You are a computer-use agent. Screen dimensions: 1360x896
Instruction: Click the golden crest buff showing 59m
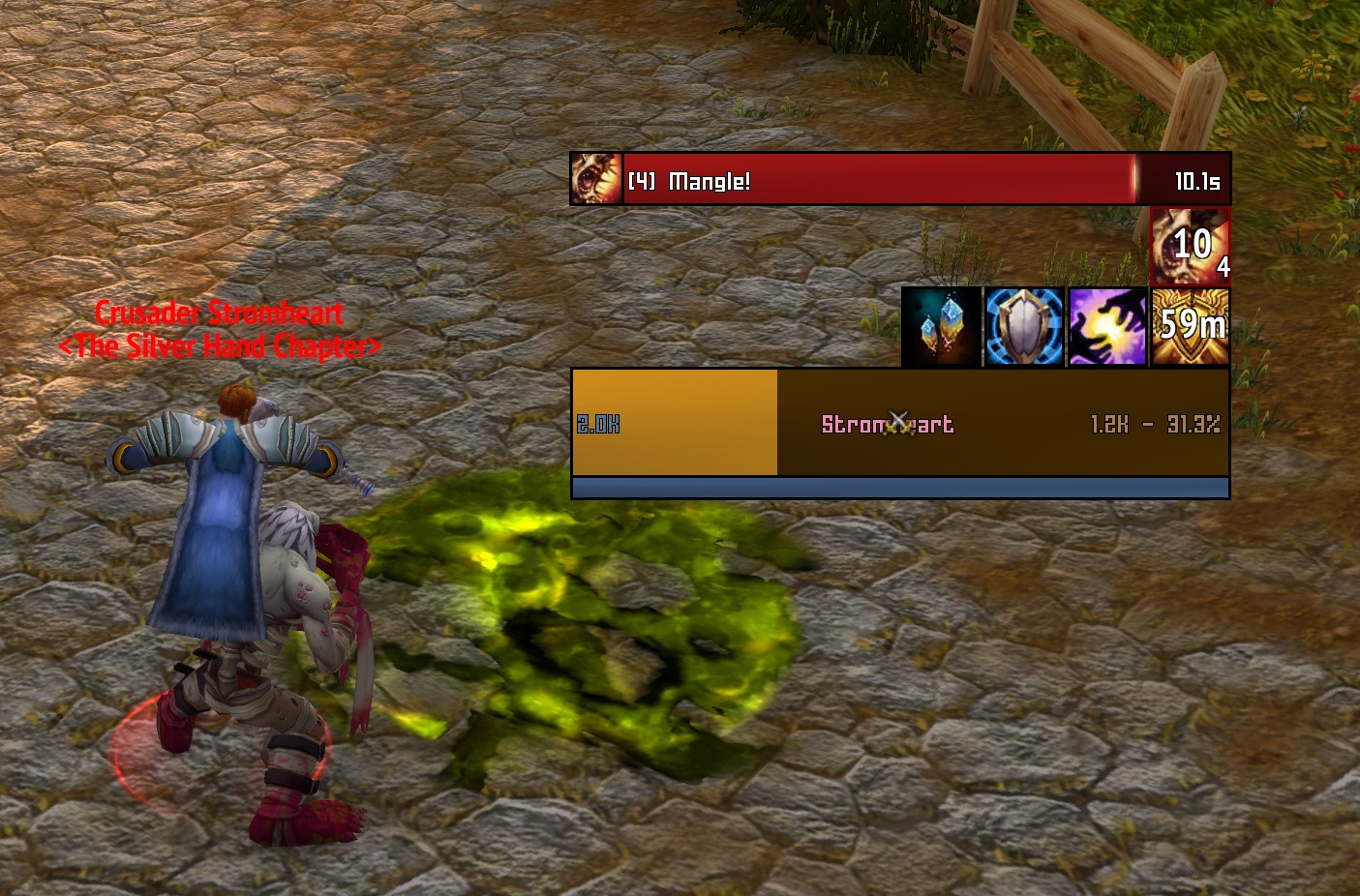click(x=1190, y=326)
